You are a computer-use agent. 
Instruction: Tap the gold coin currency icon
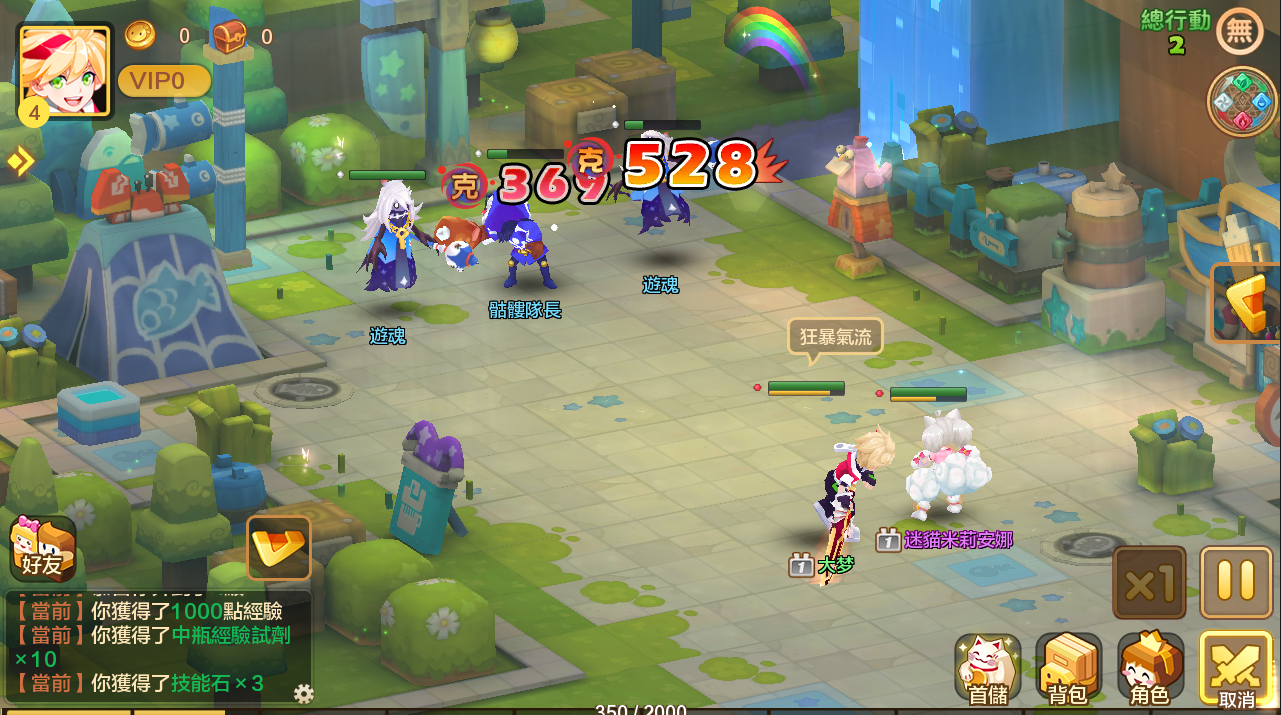[x=140, y=36]
